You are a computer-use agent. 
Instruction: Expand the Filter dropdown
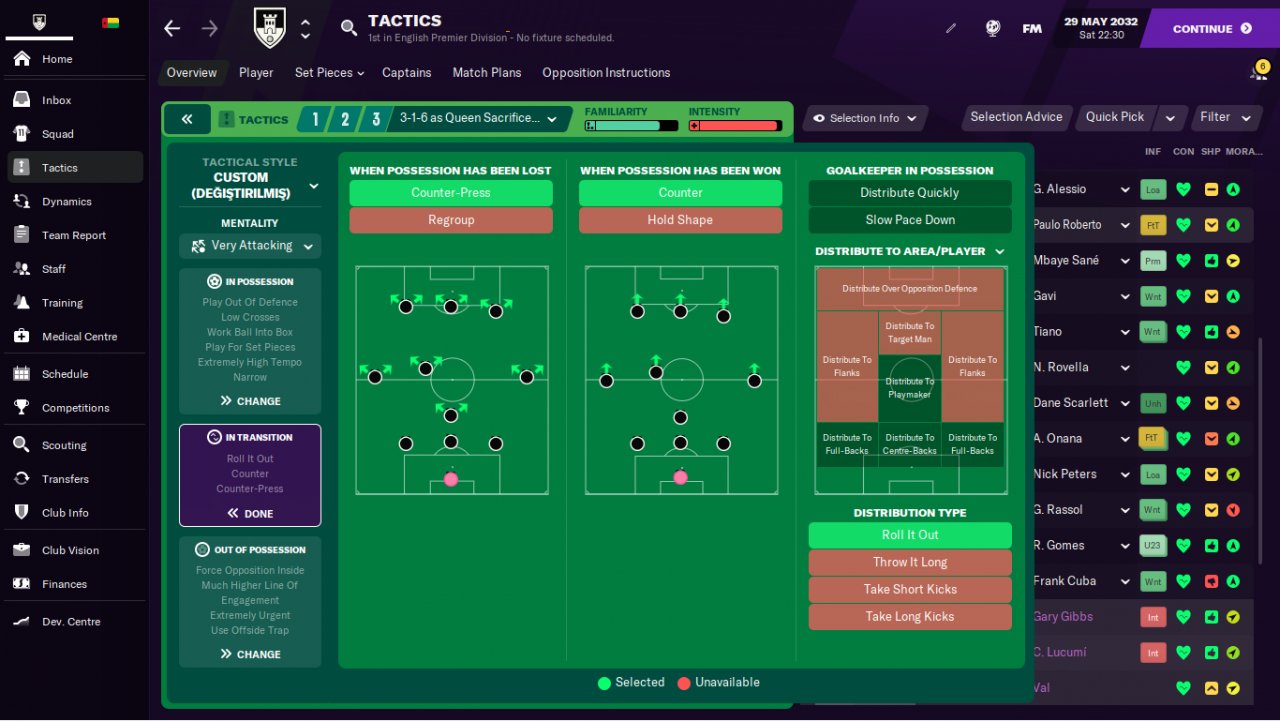1225,117
